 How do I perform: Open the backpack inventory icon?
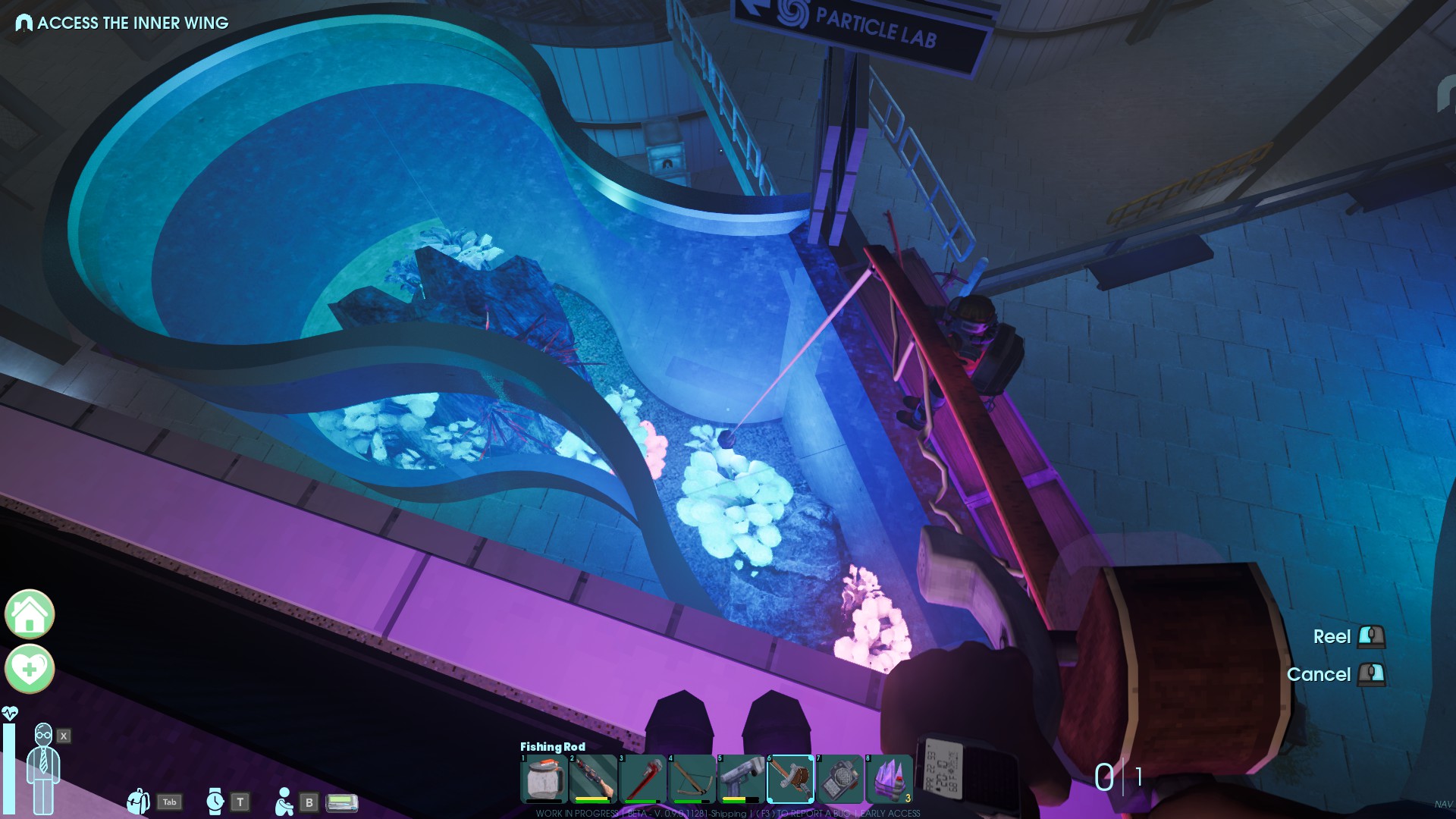pos(138,802)
